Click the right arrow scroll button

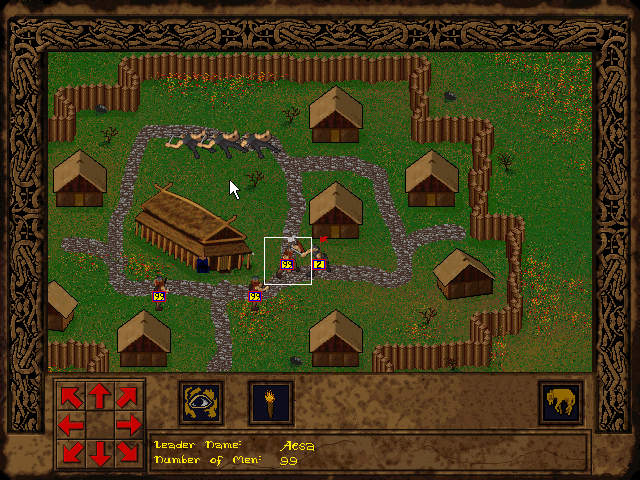coord(128,425)
